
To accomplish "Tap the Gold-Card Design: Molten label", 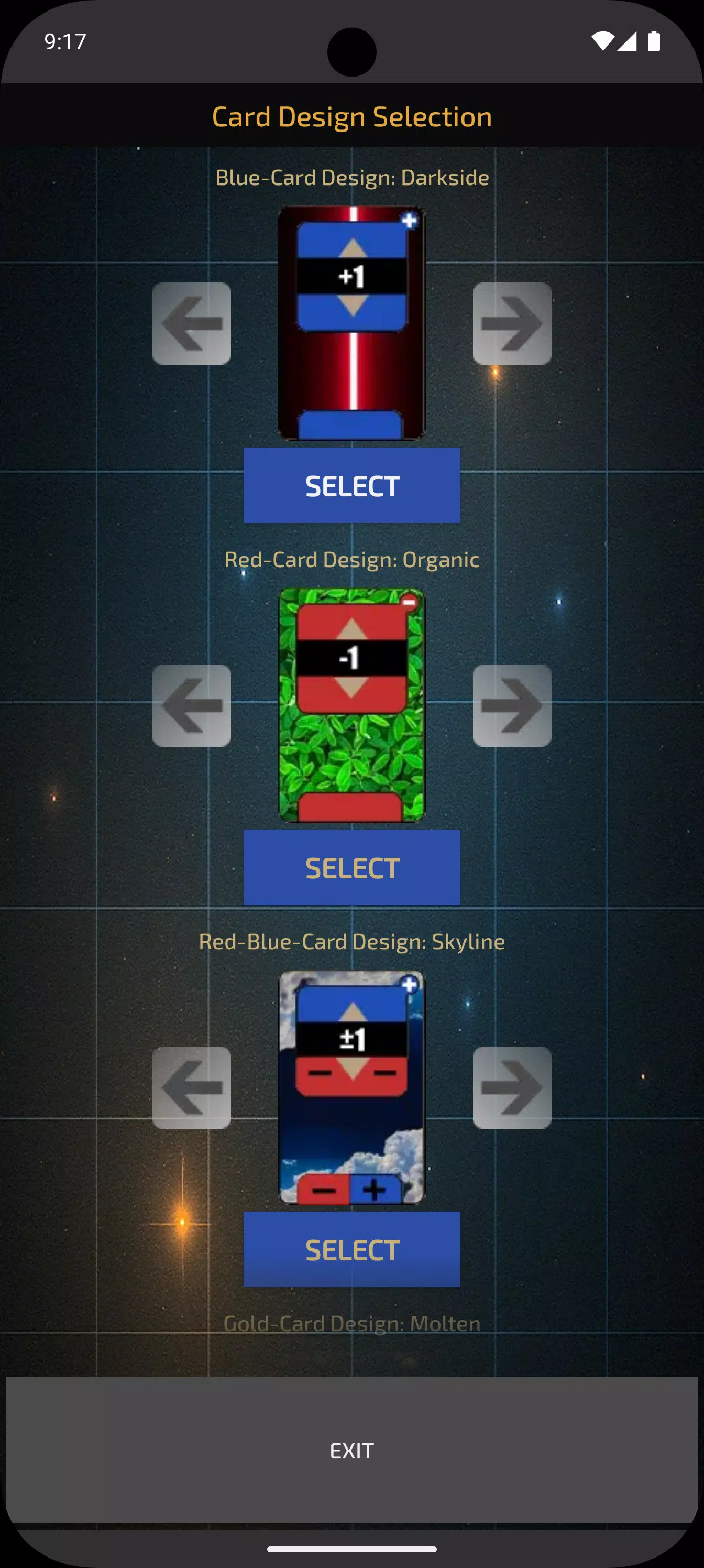I will (x=351, y=1323).
